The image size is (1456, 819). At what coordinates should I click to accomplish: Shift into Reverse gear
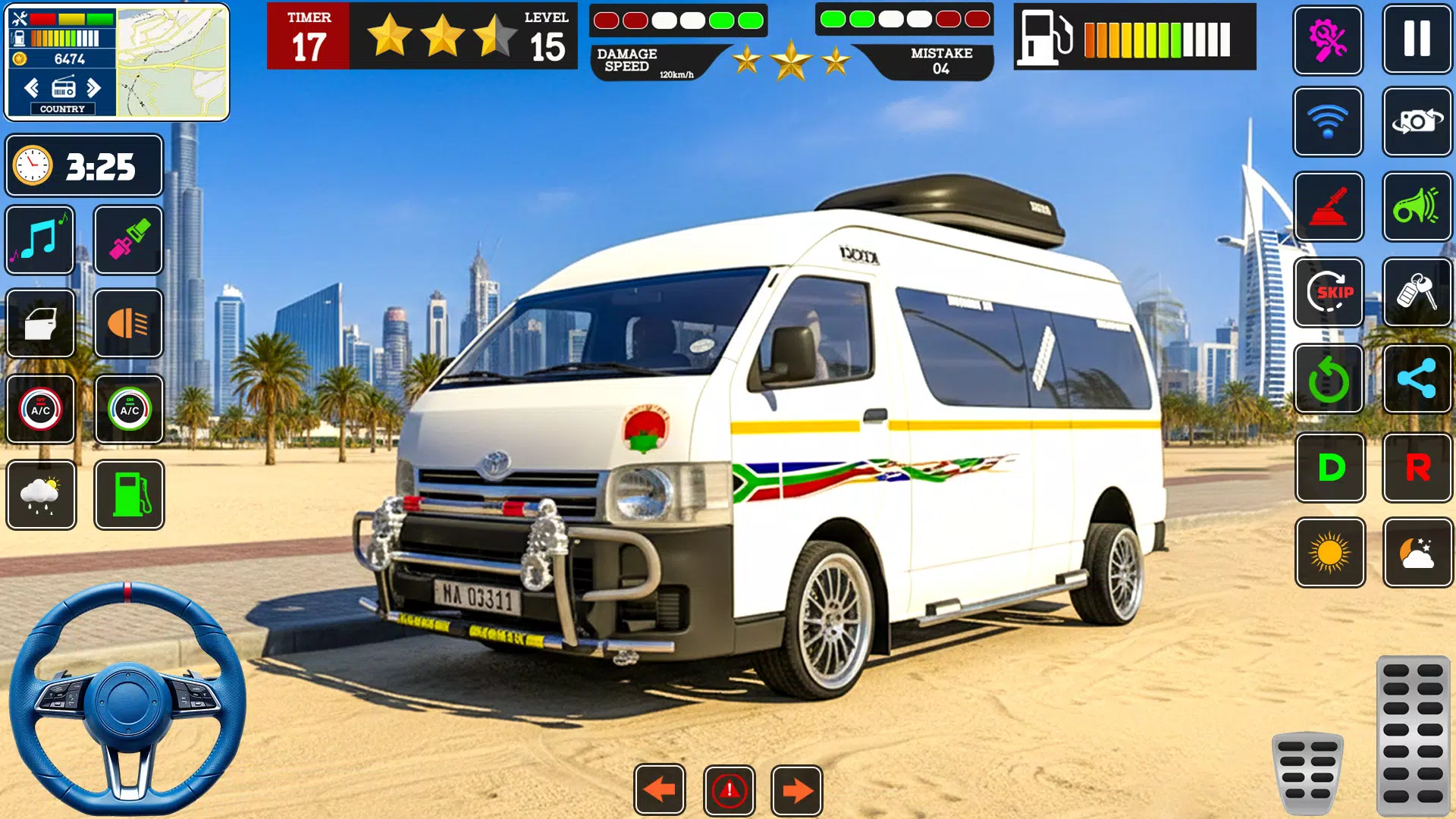[1417, 467]
